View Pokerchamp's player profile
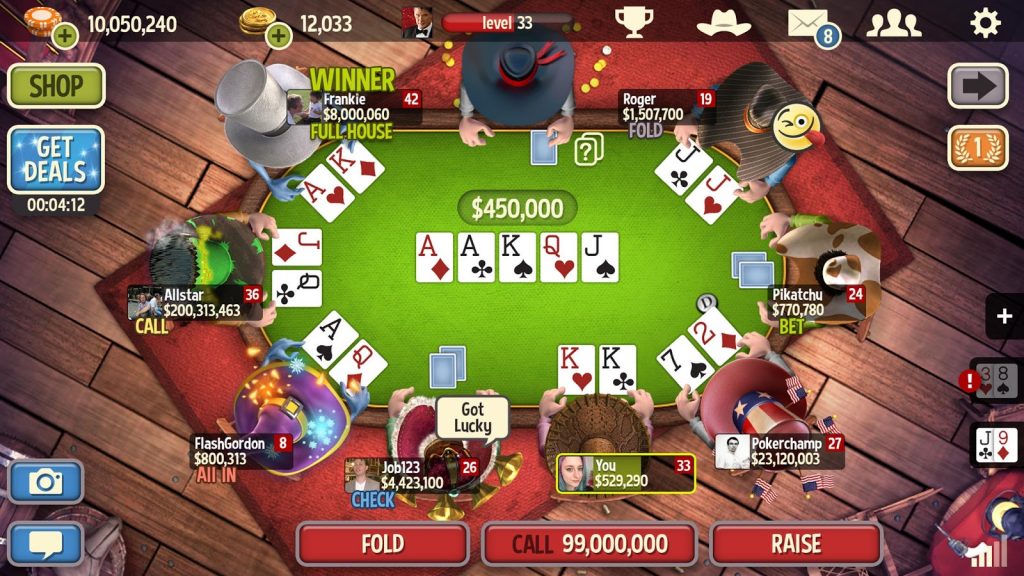This screenshot has width=1024, height=576. tap(732, 452)
